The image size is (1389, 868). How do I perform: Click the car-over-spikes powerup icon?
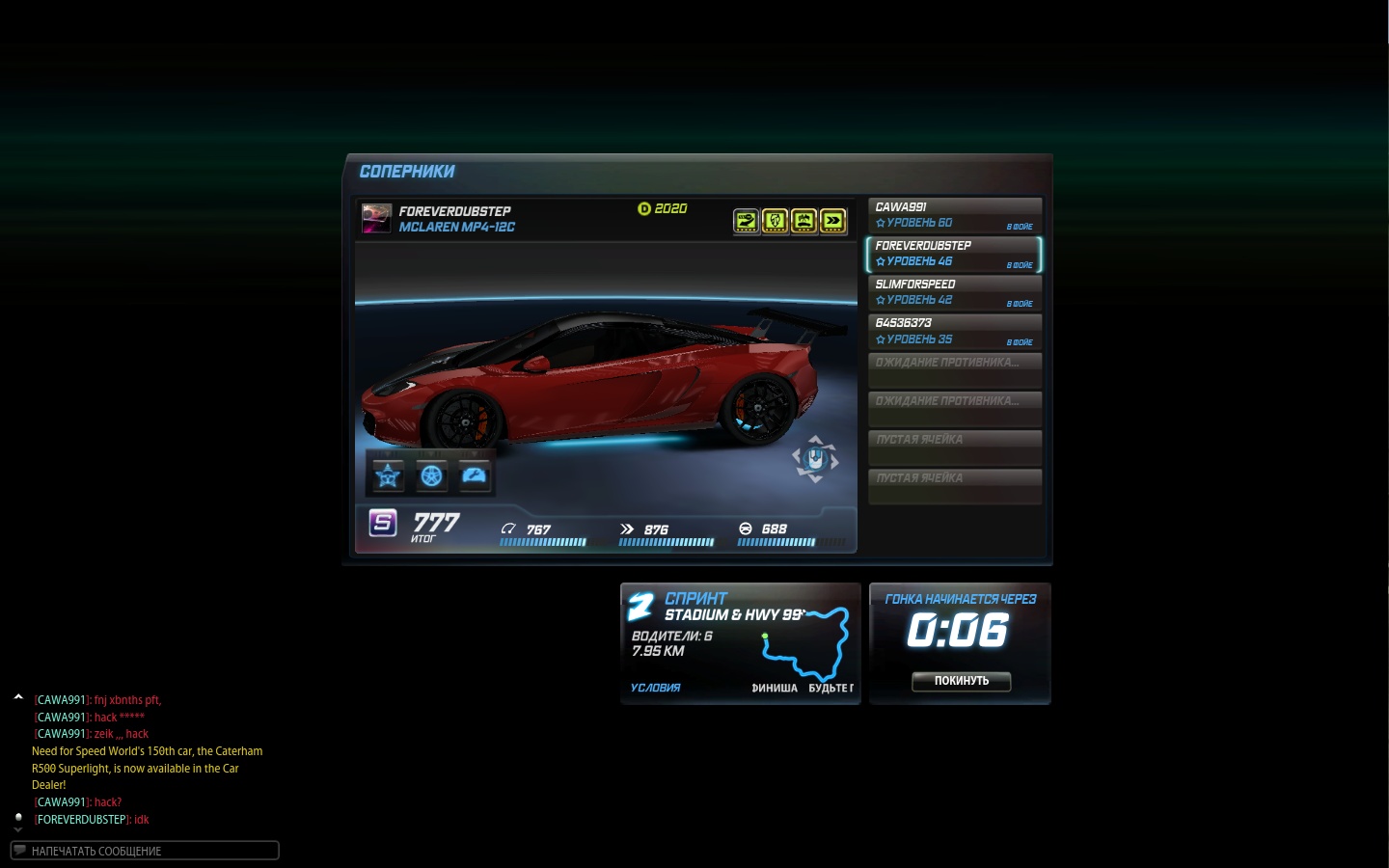[803, 221]
